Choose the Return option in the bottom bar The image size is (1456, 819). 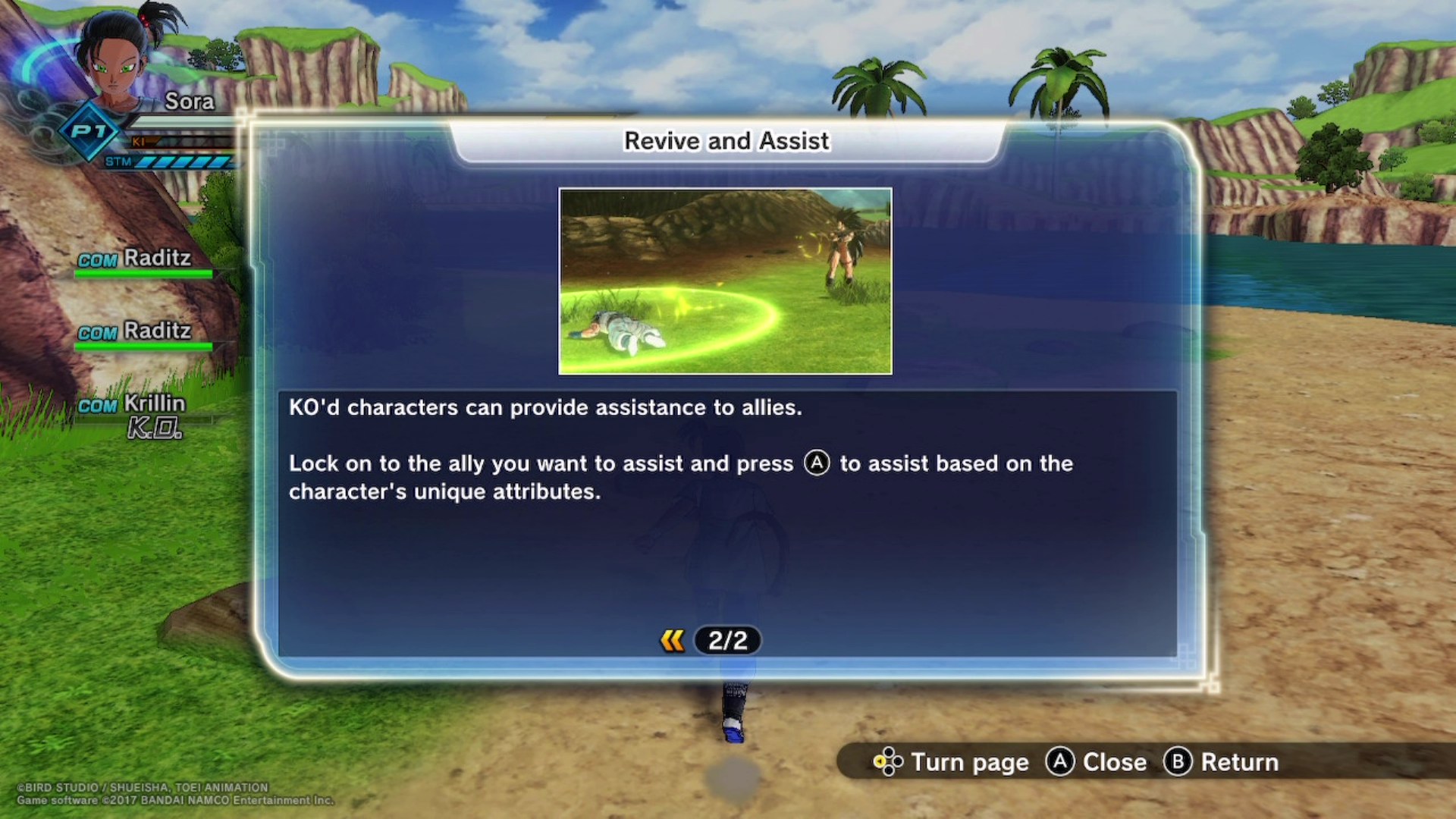pyautogui.click(x=1239, y=762)
